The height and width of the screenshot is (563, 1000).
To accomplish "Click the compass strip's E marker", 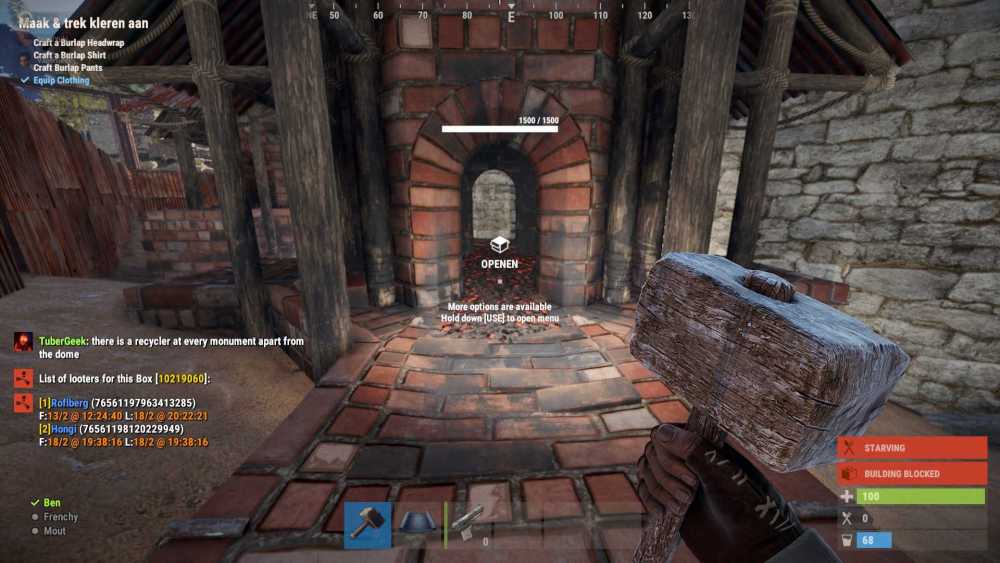I will [511, 16].
